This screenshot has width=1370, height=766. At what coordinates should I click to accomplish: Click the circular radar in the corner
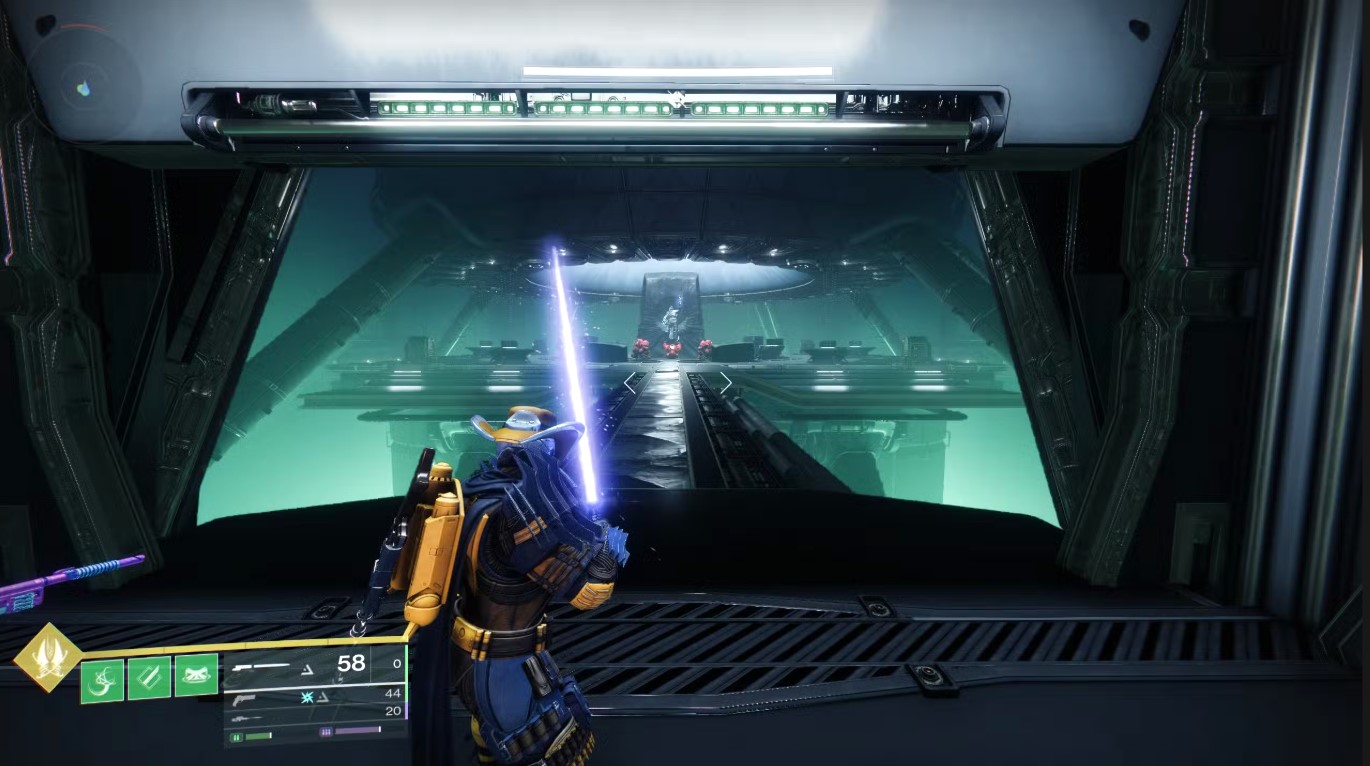[x=83, y=87]
